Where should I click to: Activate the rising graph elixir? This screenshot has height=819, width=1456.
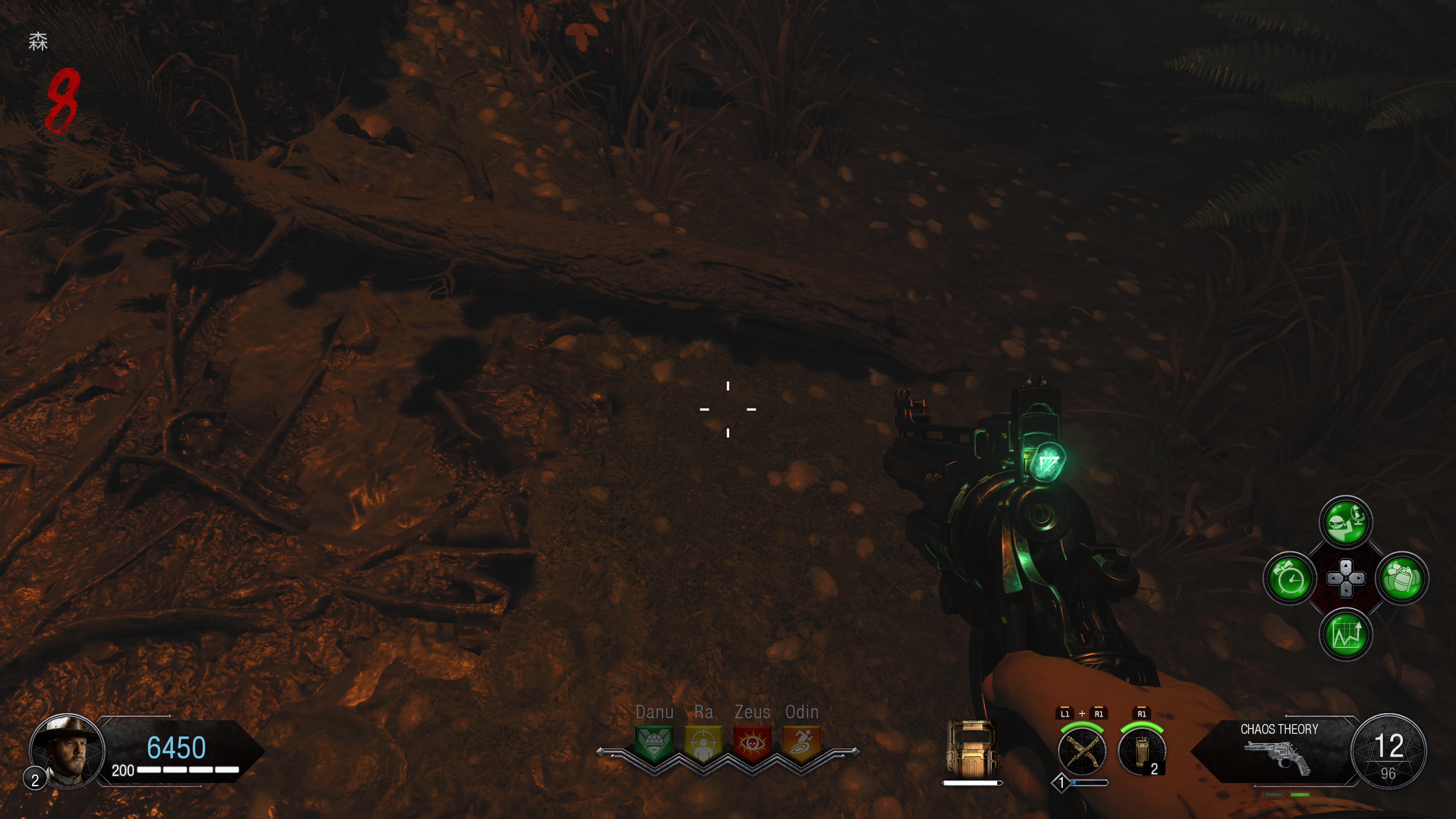tap(1346, 634)
